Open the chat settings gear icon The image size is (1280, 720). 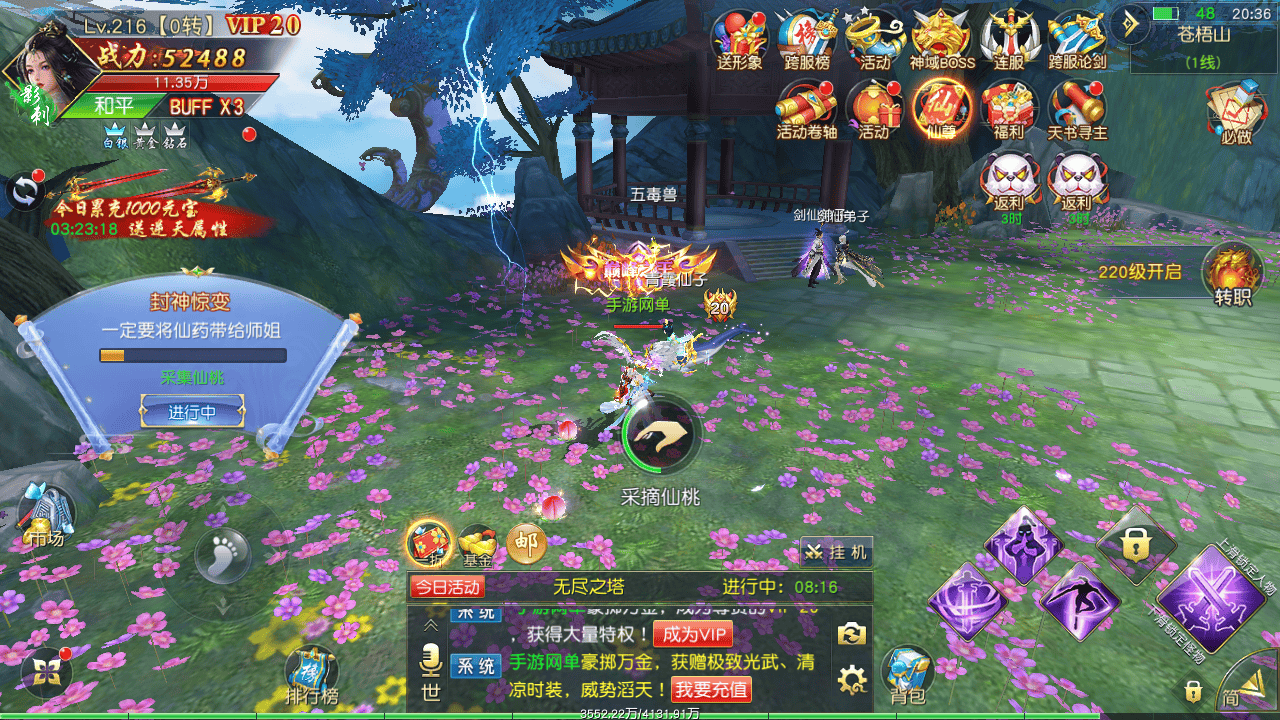pos(852,681)
